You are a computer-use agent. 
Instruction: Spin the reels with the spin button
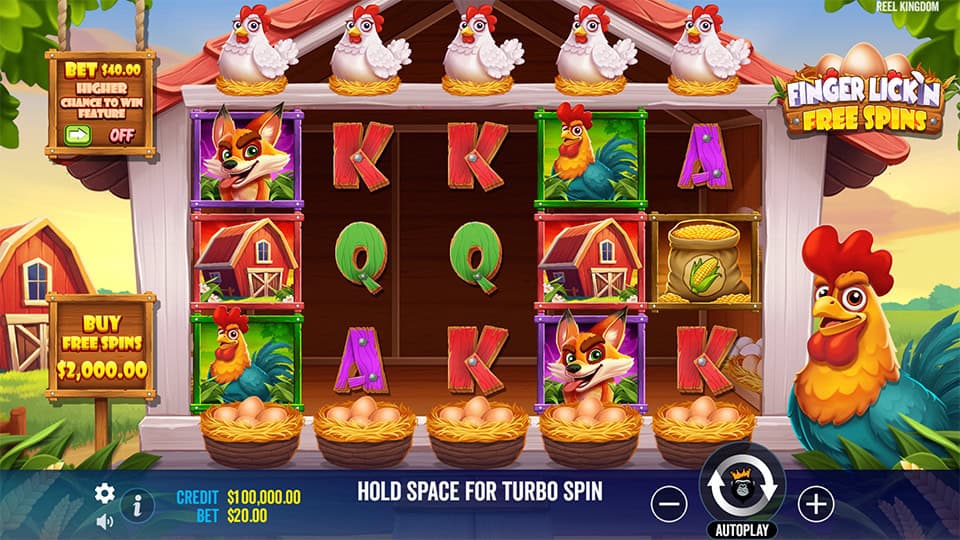[x=743, y=488]
